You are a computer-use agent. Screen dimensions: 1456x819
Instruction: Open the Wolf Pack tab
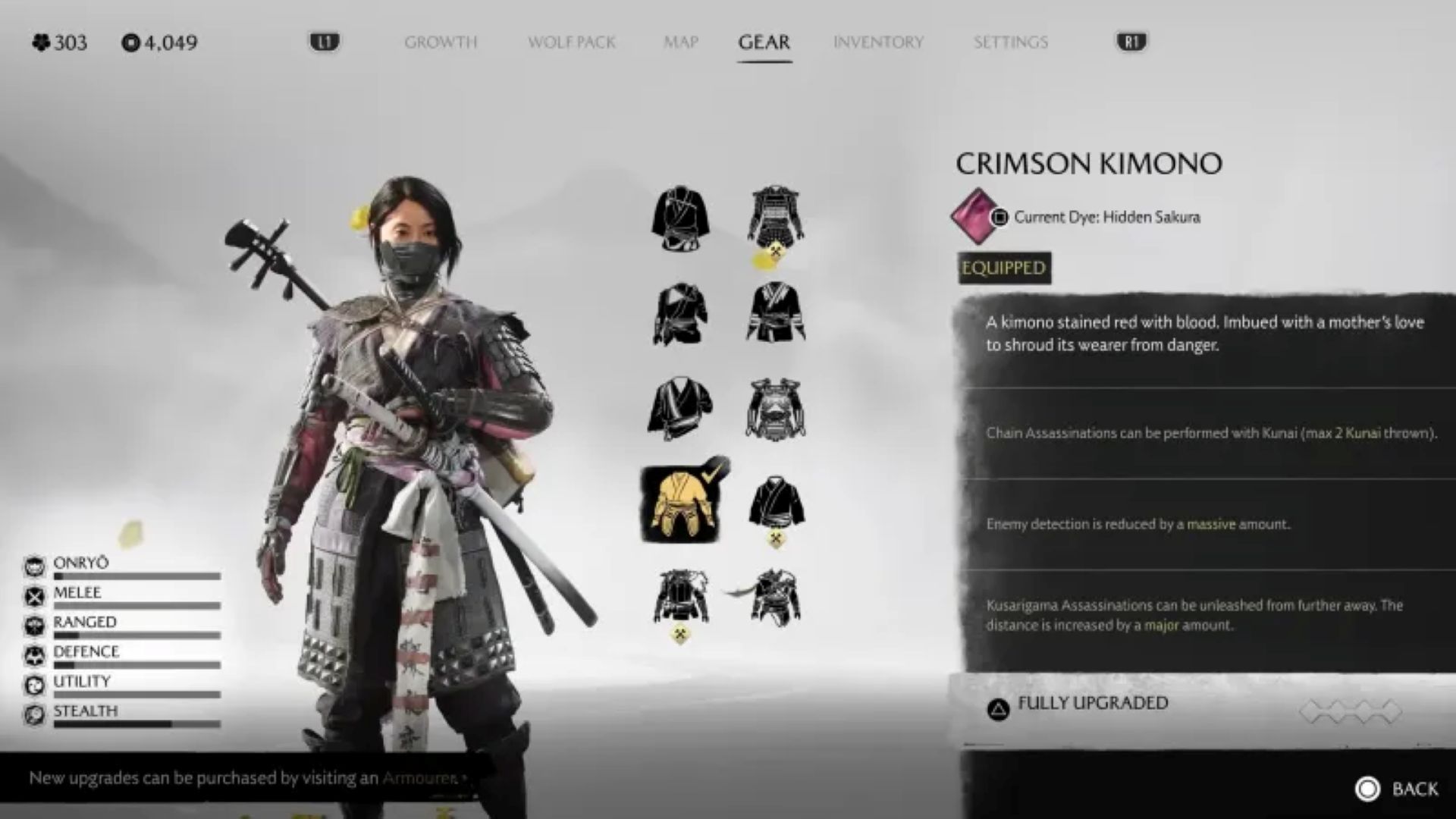coord(571,42)
